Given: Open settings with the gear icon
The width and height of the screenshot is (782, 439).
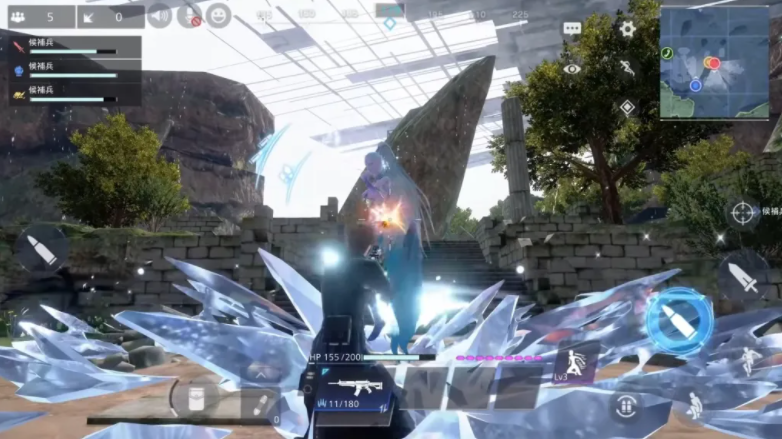Looking at the screenshot, I should point(627,30).
